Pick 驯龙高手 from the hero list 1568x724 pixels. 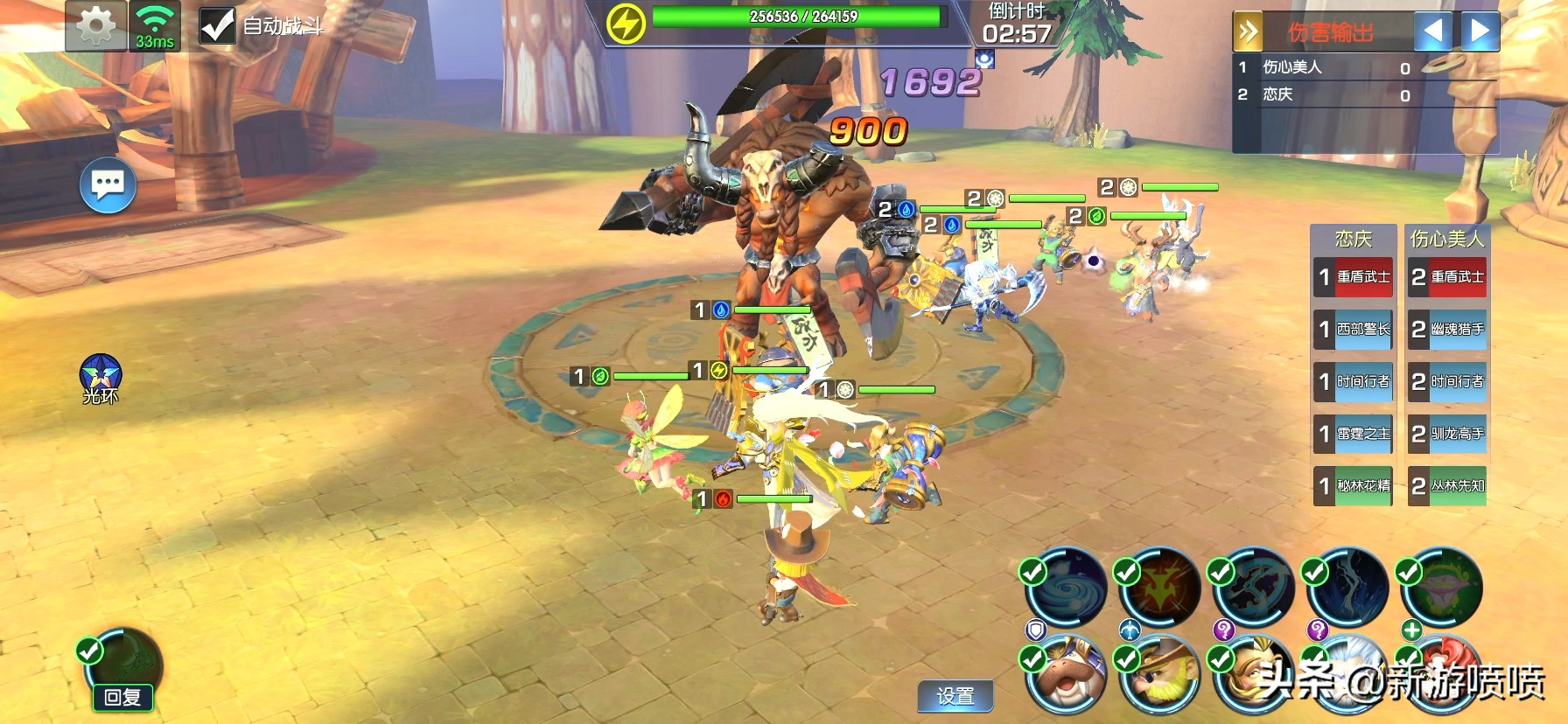click(x=1447, y=434)
